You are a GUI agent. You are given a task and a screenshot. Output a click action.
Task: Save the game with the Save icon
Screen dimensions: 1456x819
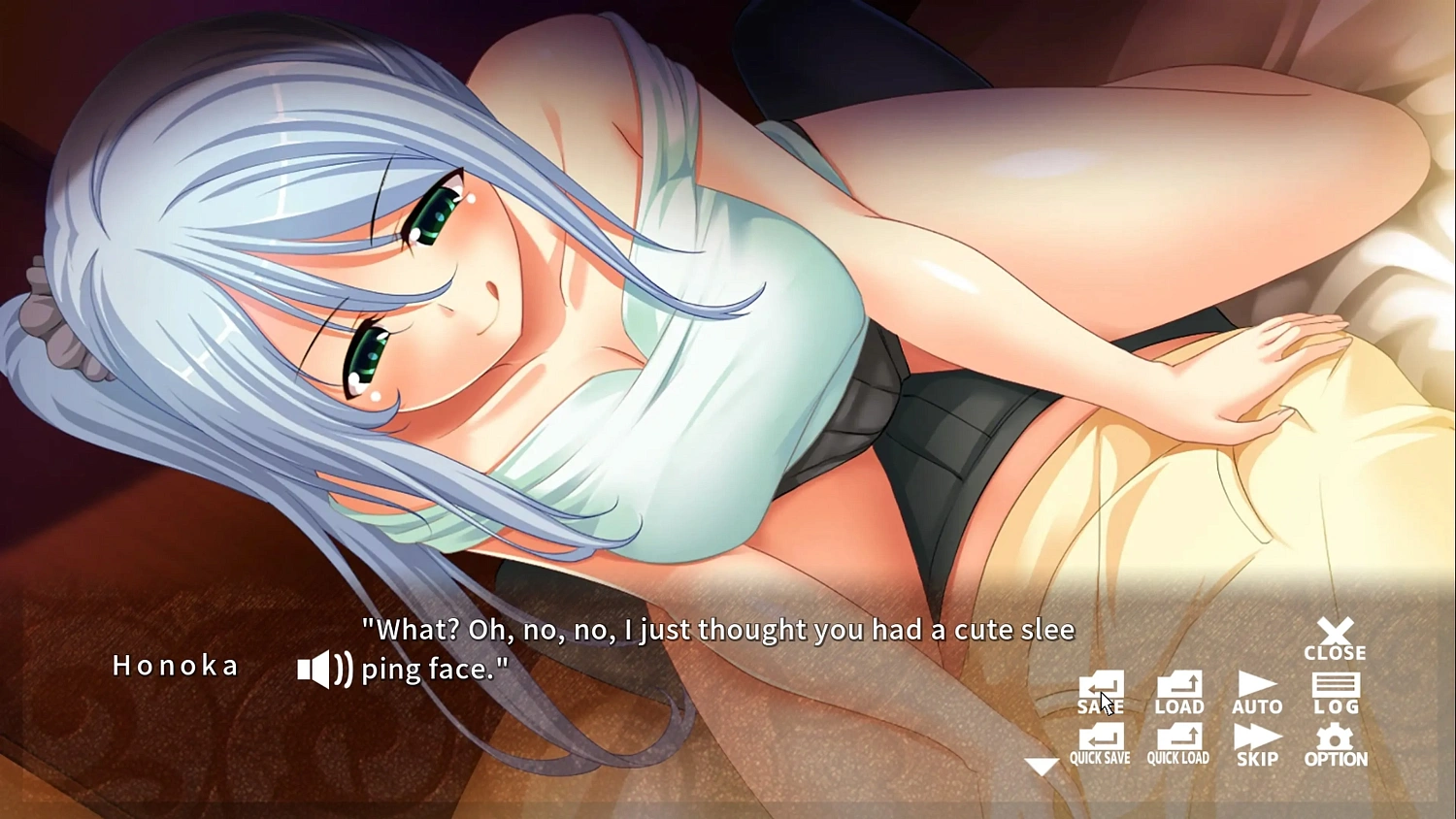[x=1101, y=689]
